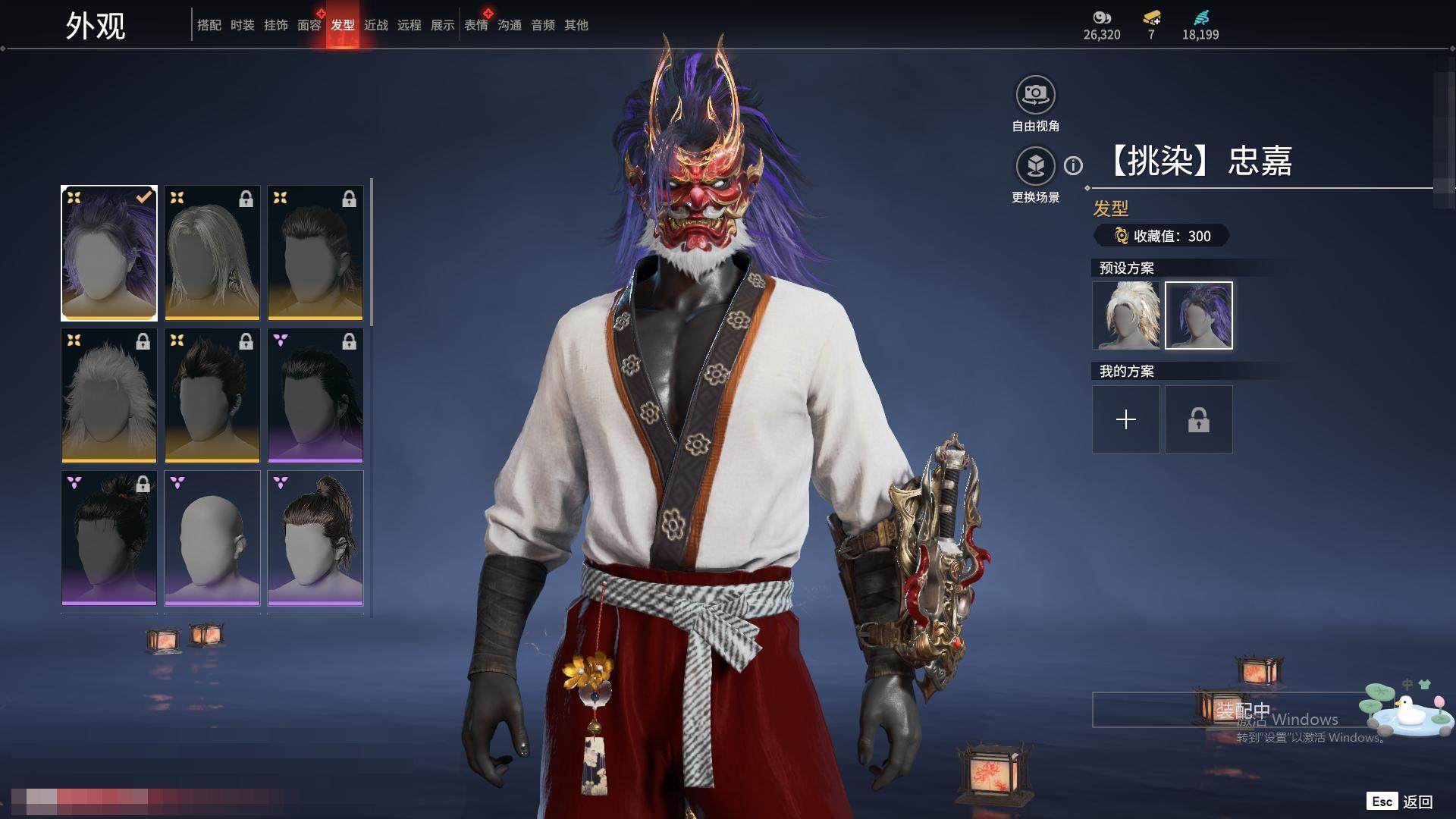Choose the purple hair preset thumbnail
Screen dimensions: 1456x819
[x=1198, y=315]
